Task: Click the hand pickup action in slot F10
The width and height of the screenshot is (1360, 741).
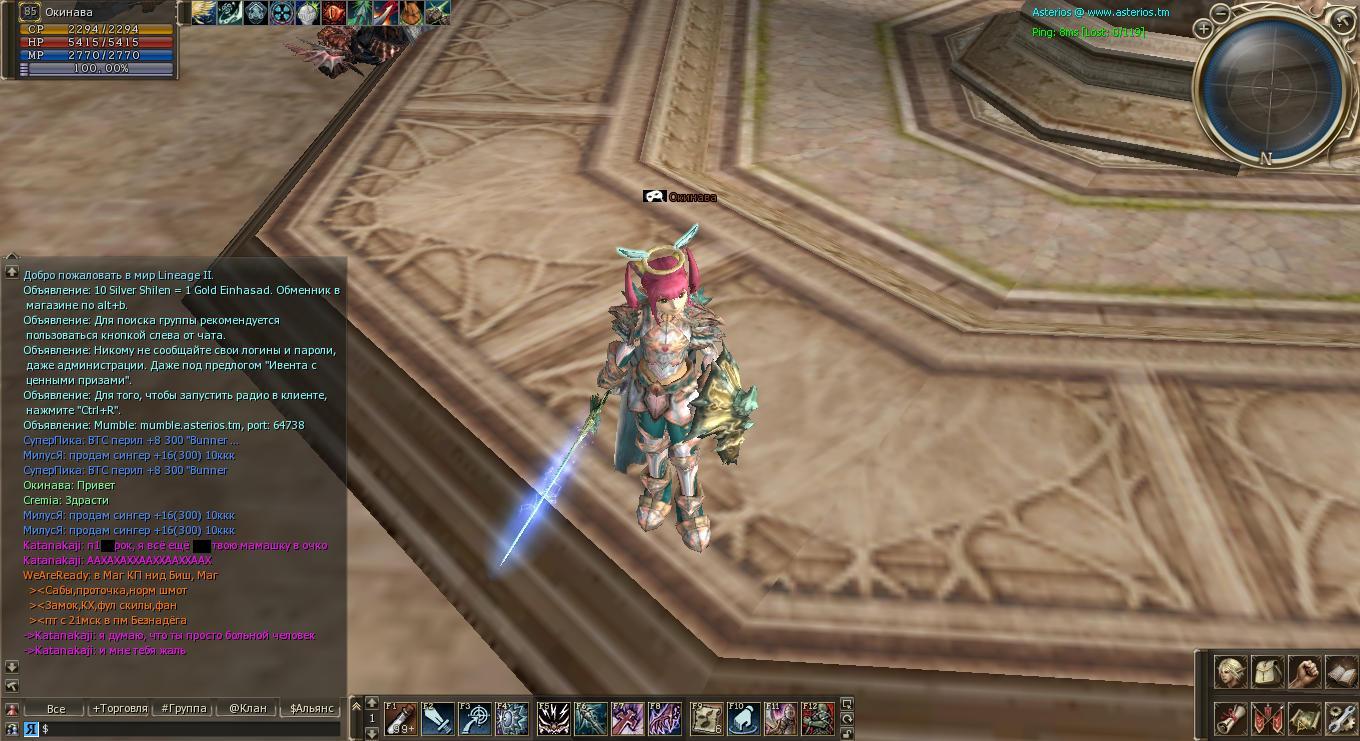Action: coord(743,718)
